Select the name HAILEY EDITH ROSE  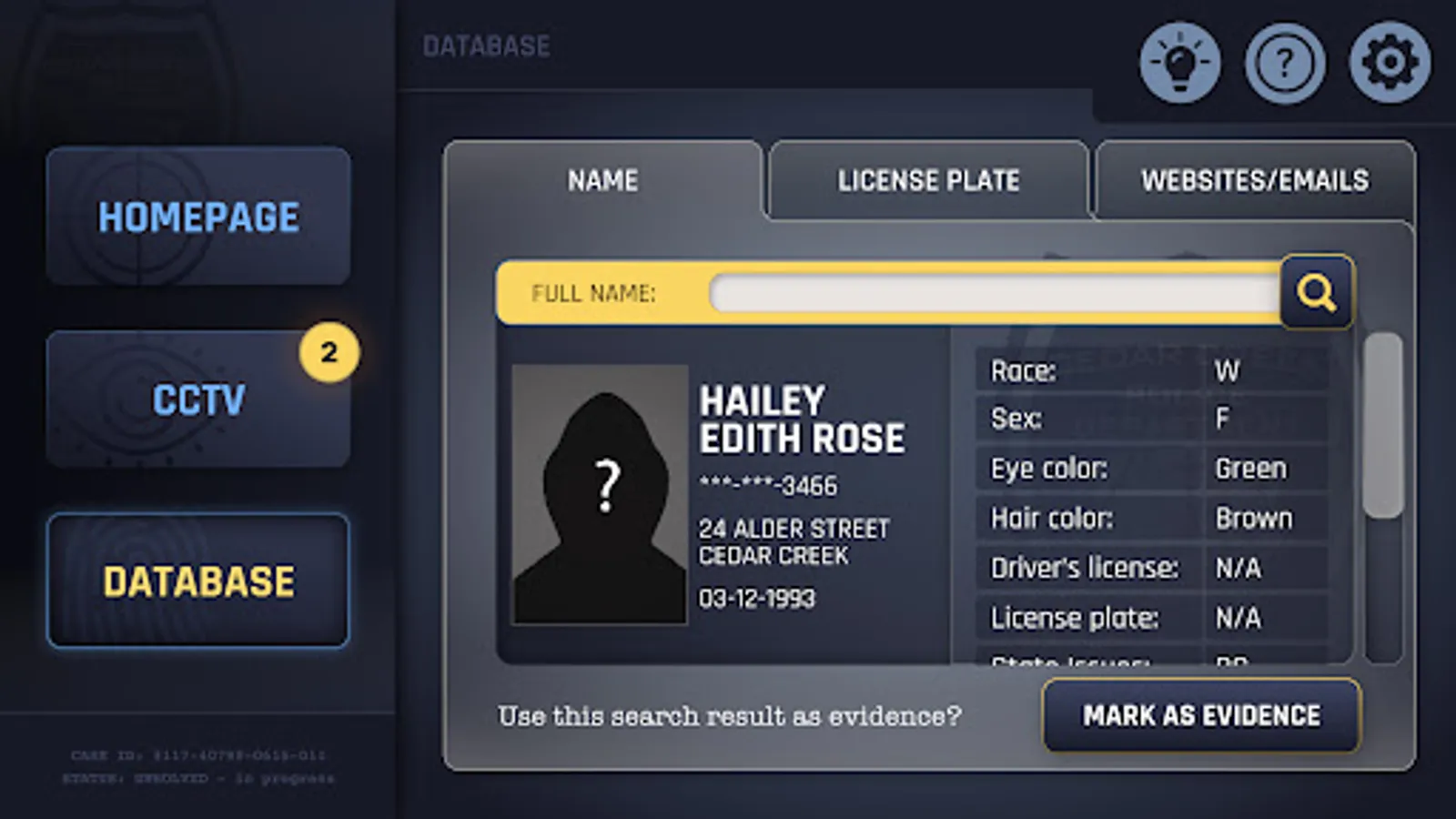(x=801, y=419)
